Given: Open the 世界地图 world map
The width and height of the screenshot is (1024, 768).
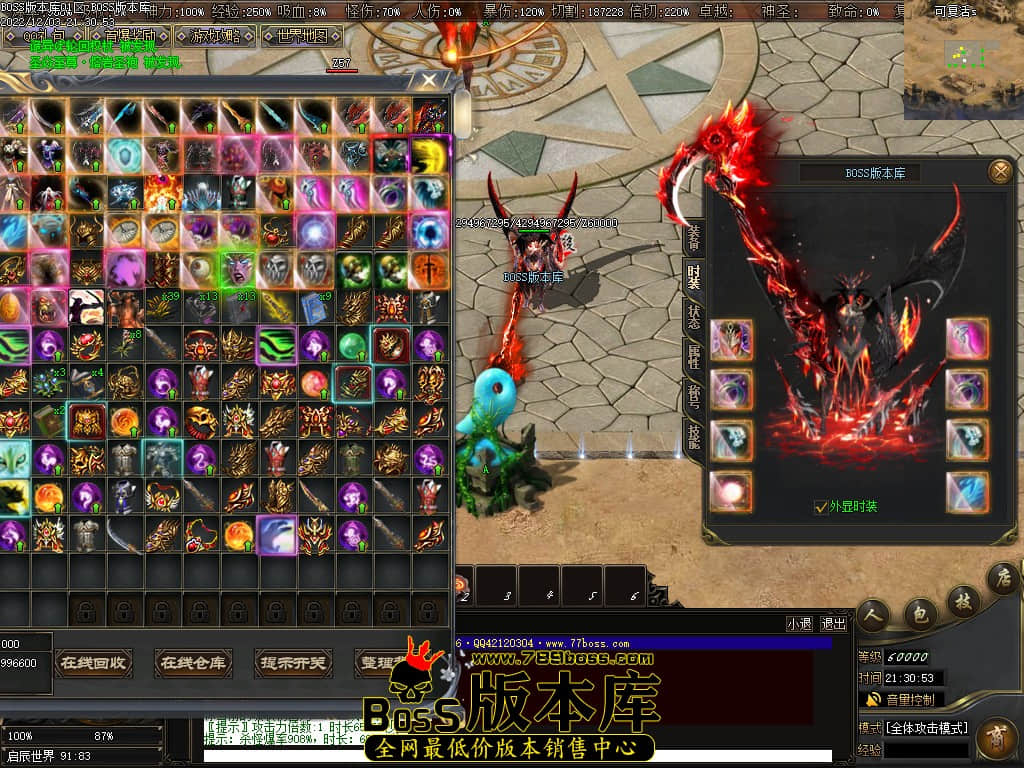Looking at the screenshot, I should (x=301, y=37).
